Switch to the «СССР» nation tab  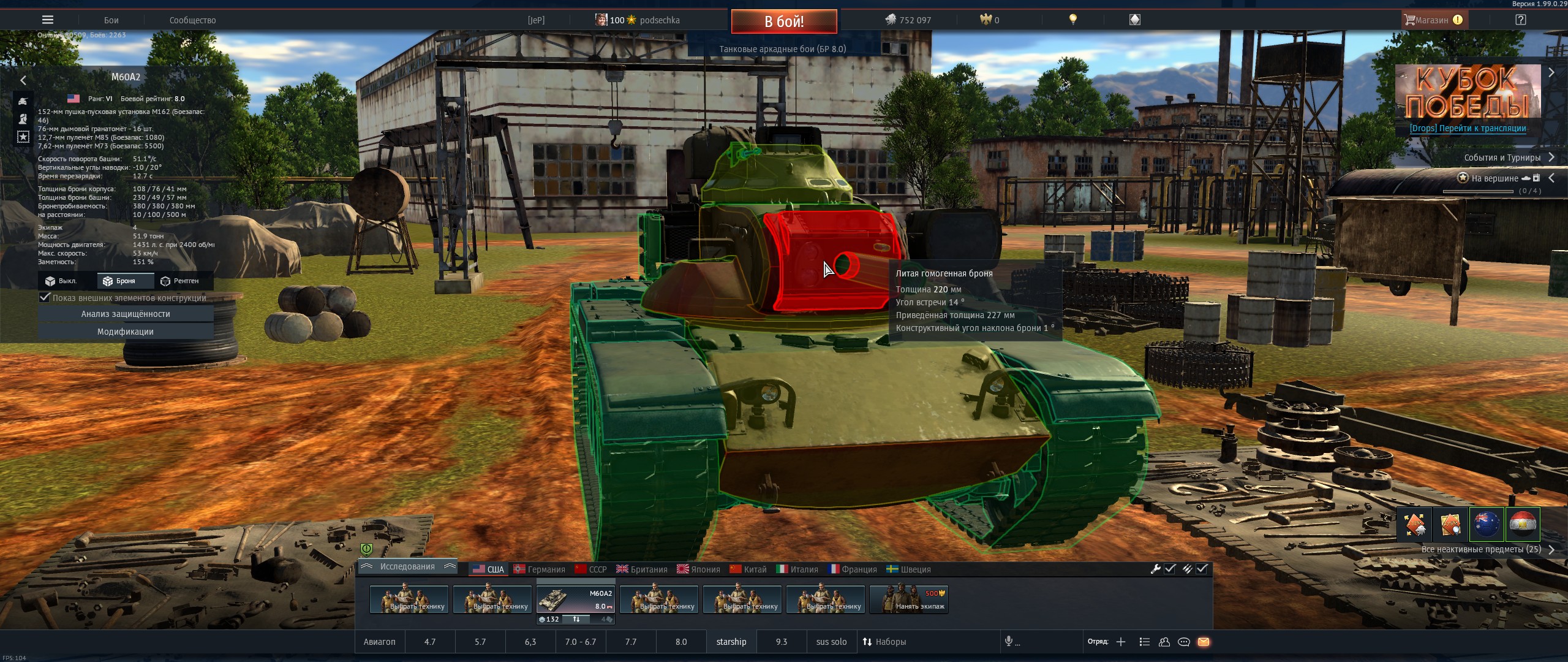tap(591, 569)
